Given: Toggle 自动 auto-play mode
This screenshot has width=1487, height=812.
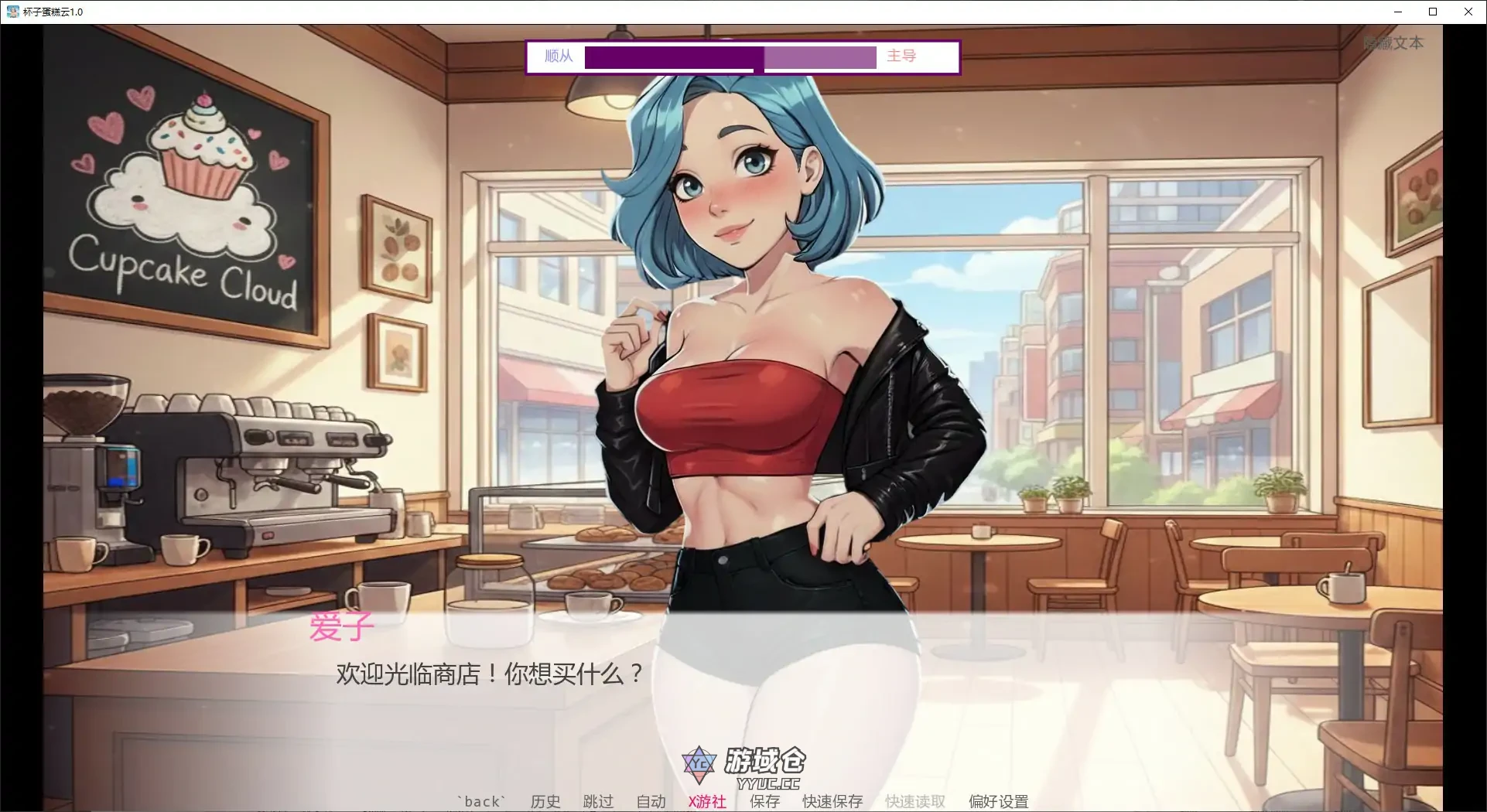Looking at the screenshot, I should pos(650,801).
